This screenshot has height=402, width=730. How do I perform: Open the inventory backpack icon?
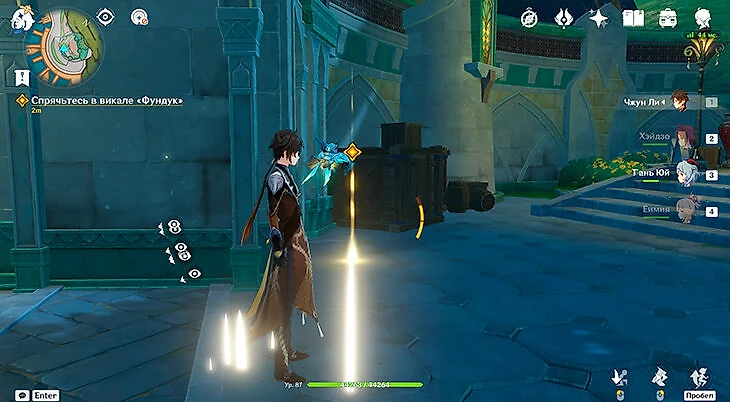point(667,18)
